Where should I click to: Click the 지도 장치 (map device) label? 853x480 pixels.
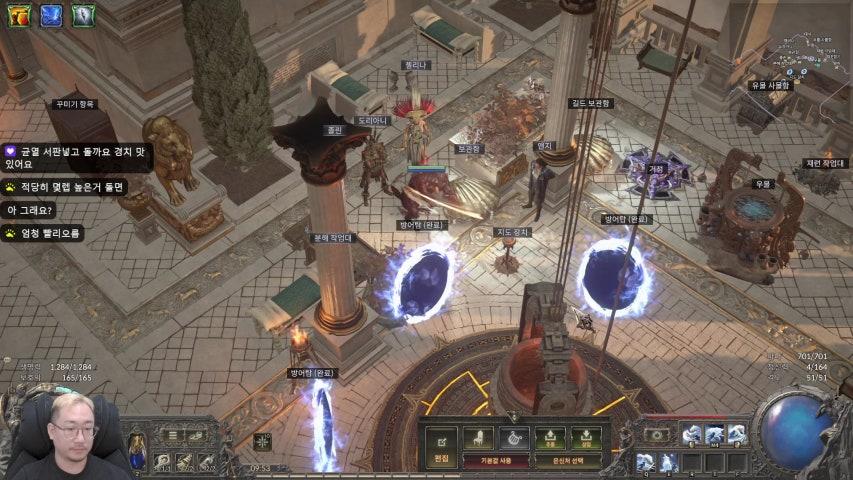point(513,232)
